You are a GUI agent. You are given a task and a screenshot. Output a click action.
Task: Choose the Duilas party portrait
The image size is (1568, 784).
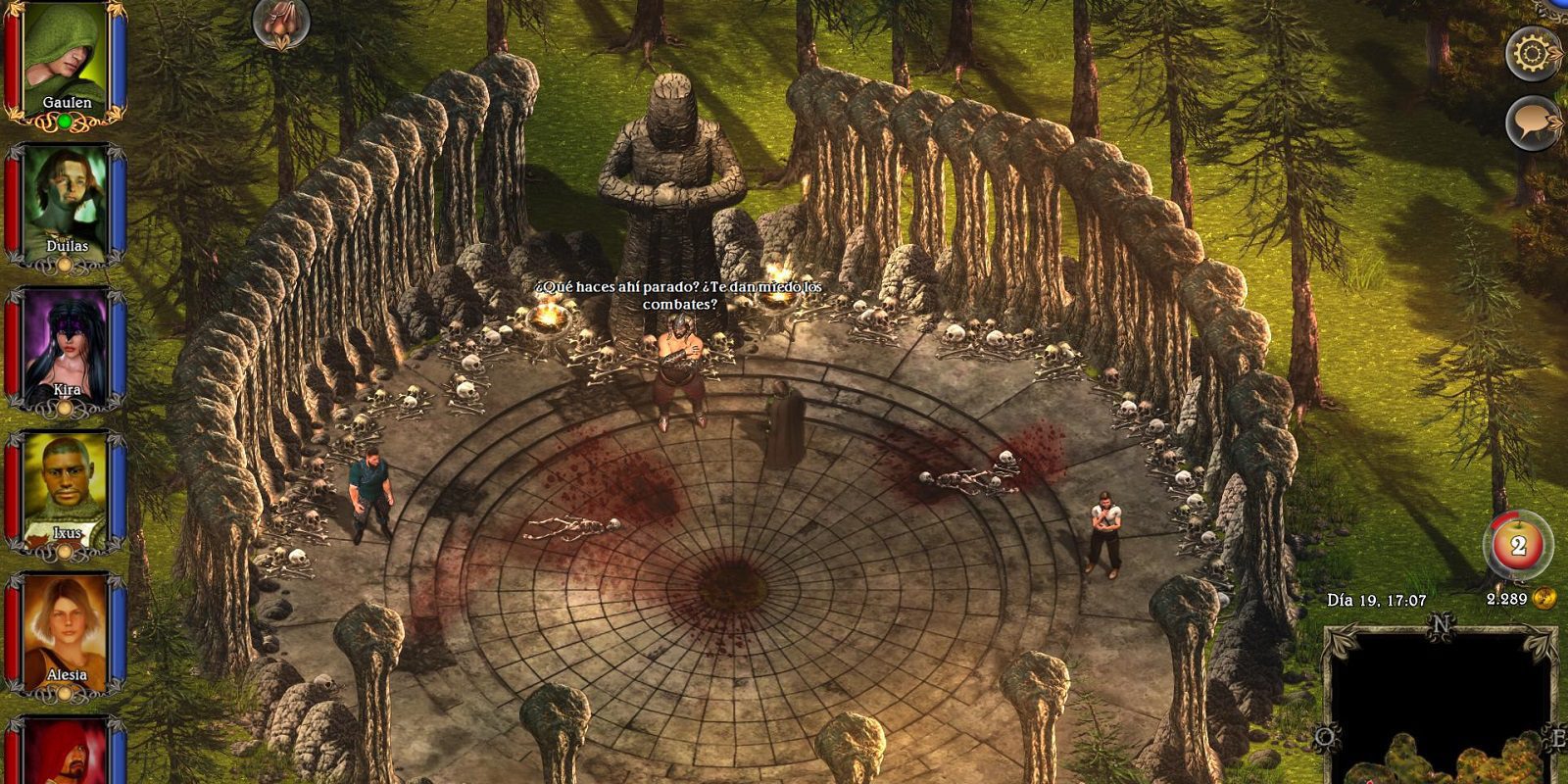(66, 201)
